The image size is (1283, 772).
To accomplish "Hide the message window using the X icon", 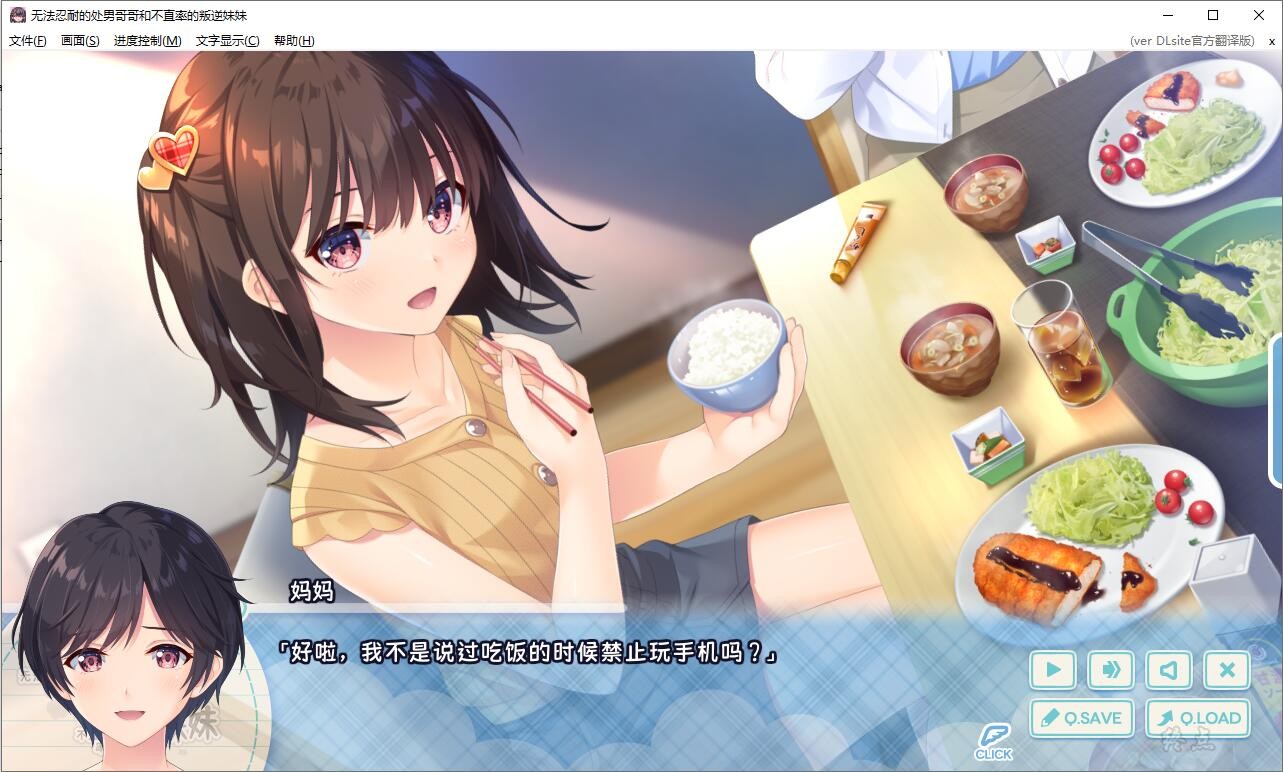I will tap(1226, 670).
